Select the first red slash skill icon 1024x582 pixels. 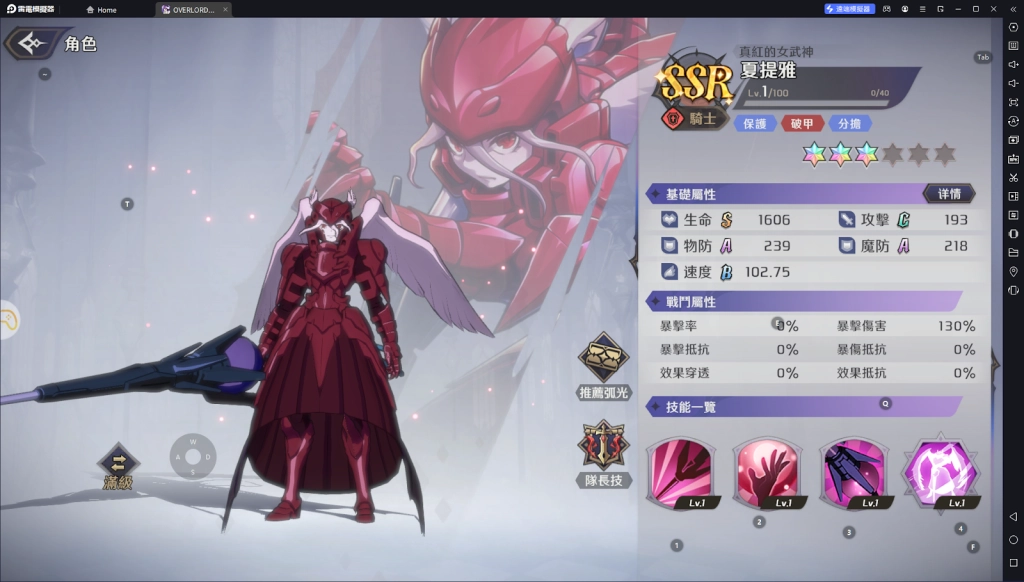(x=679, y=472)
